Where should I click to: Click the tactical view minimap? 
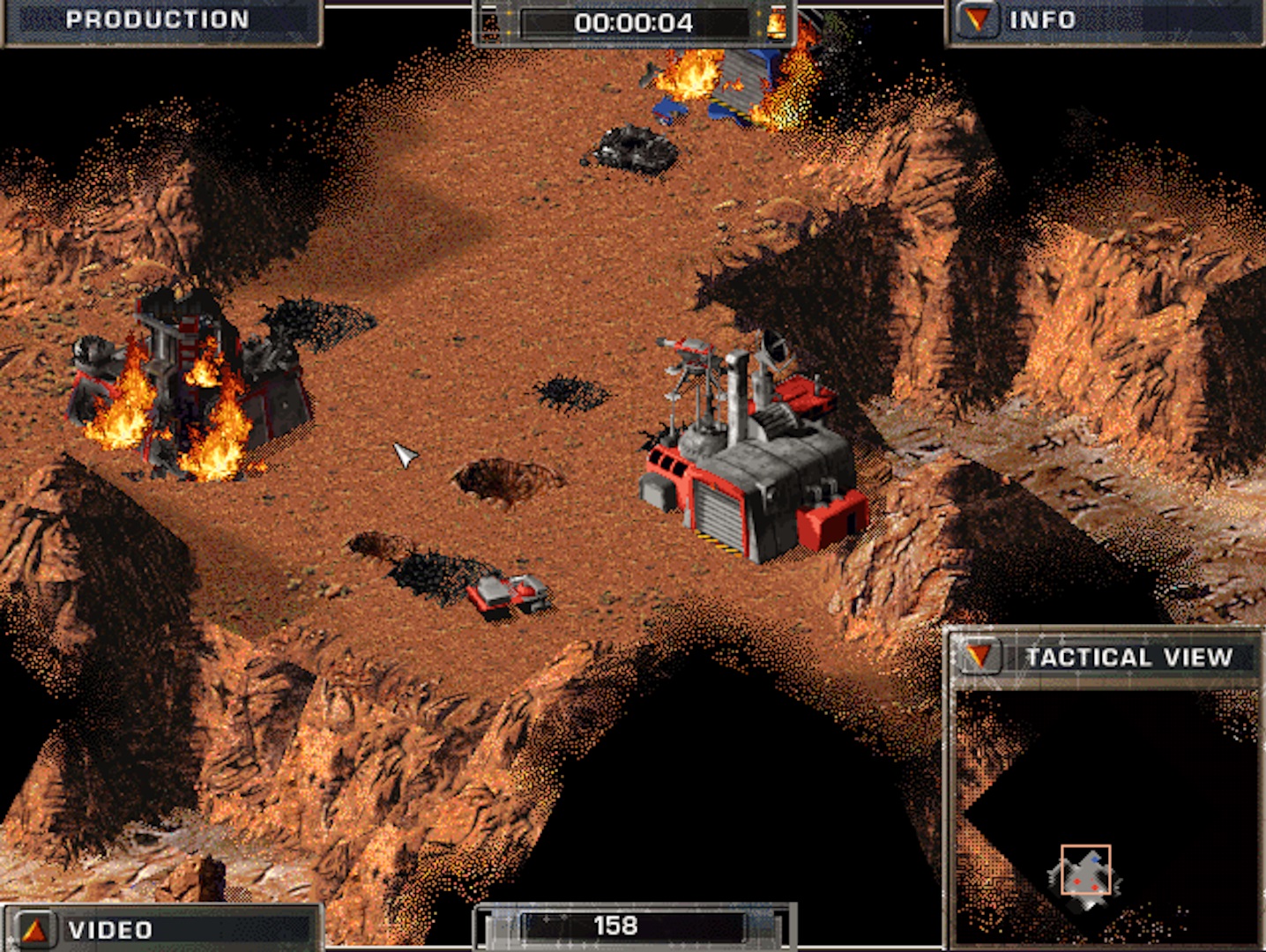pyautogui.click(x=1106, y=815)
